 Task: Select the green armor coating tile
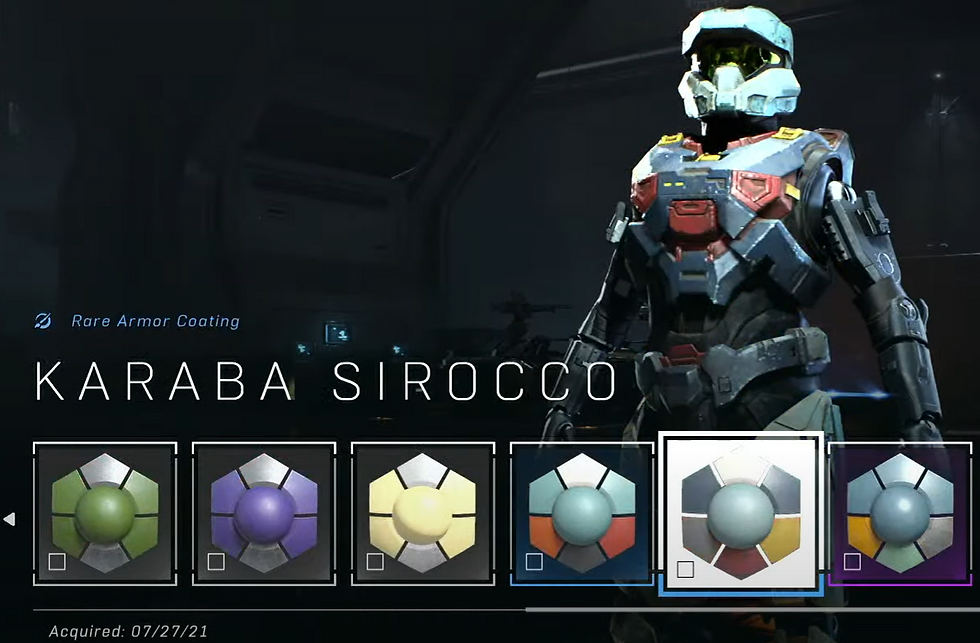[105, 513]
